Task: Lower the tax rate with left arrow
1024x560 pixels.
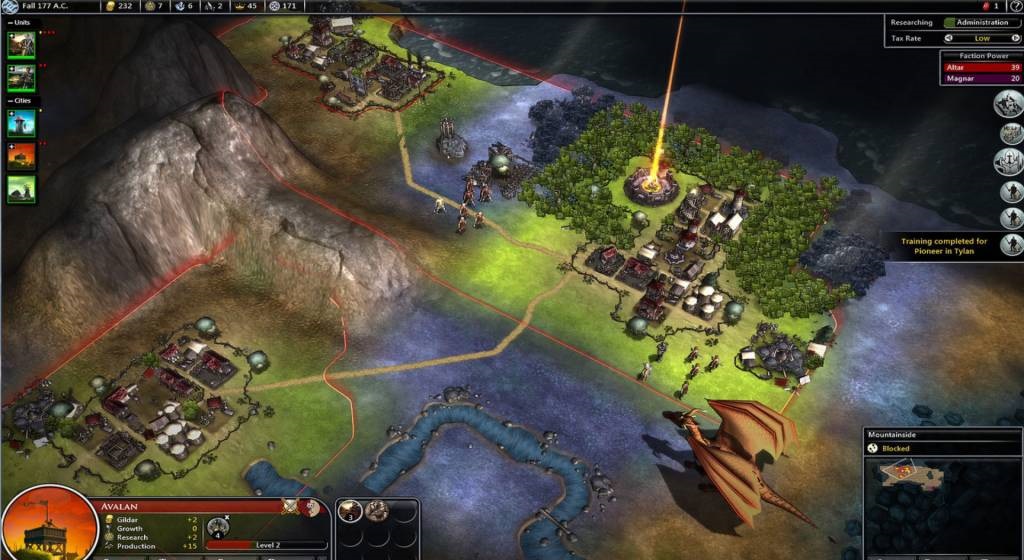Action: tap(948, 39)
